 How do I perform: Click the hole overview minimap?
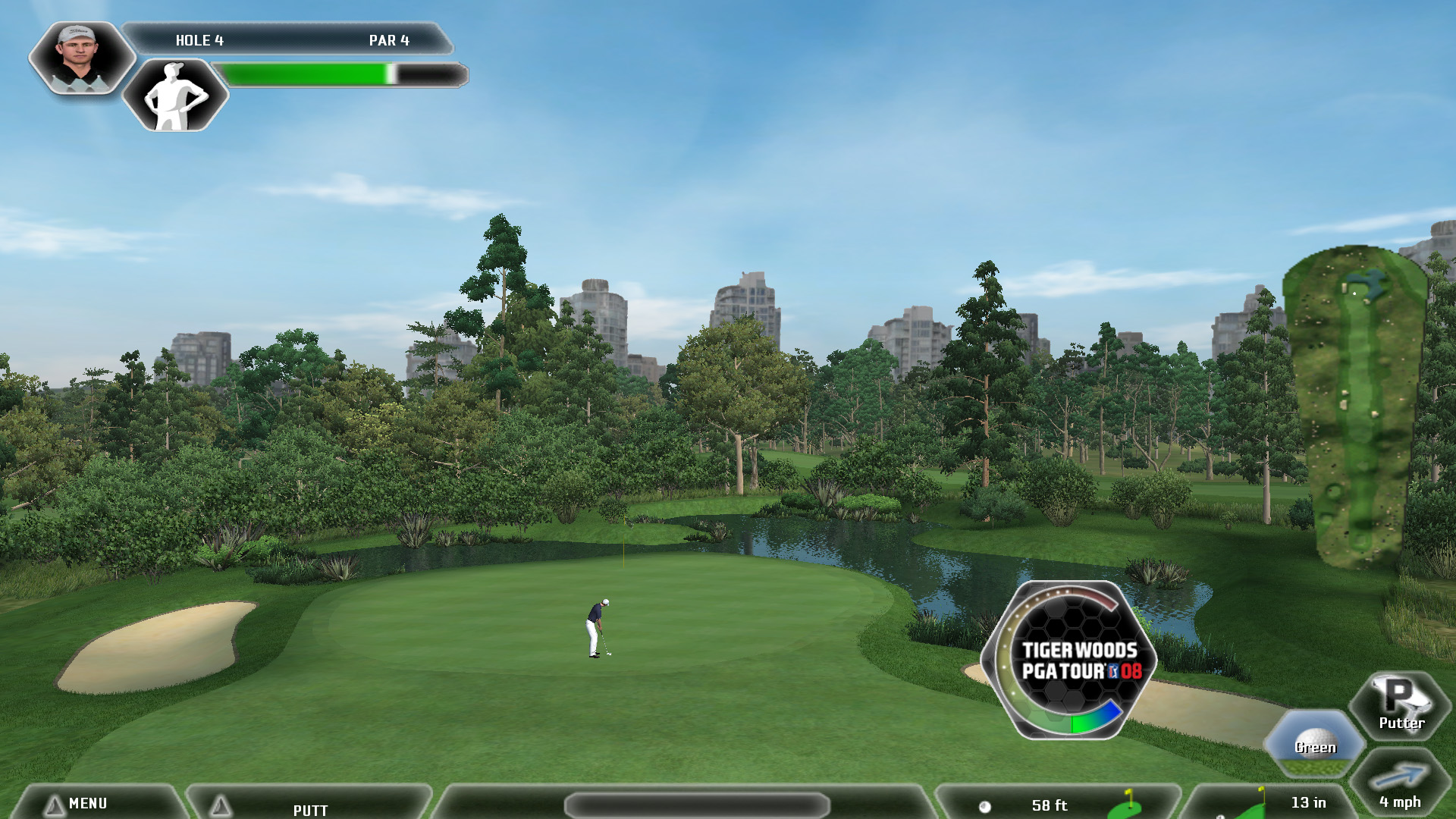[x=1354, y=406]
